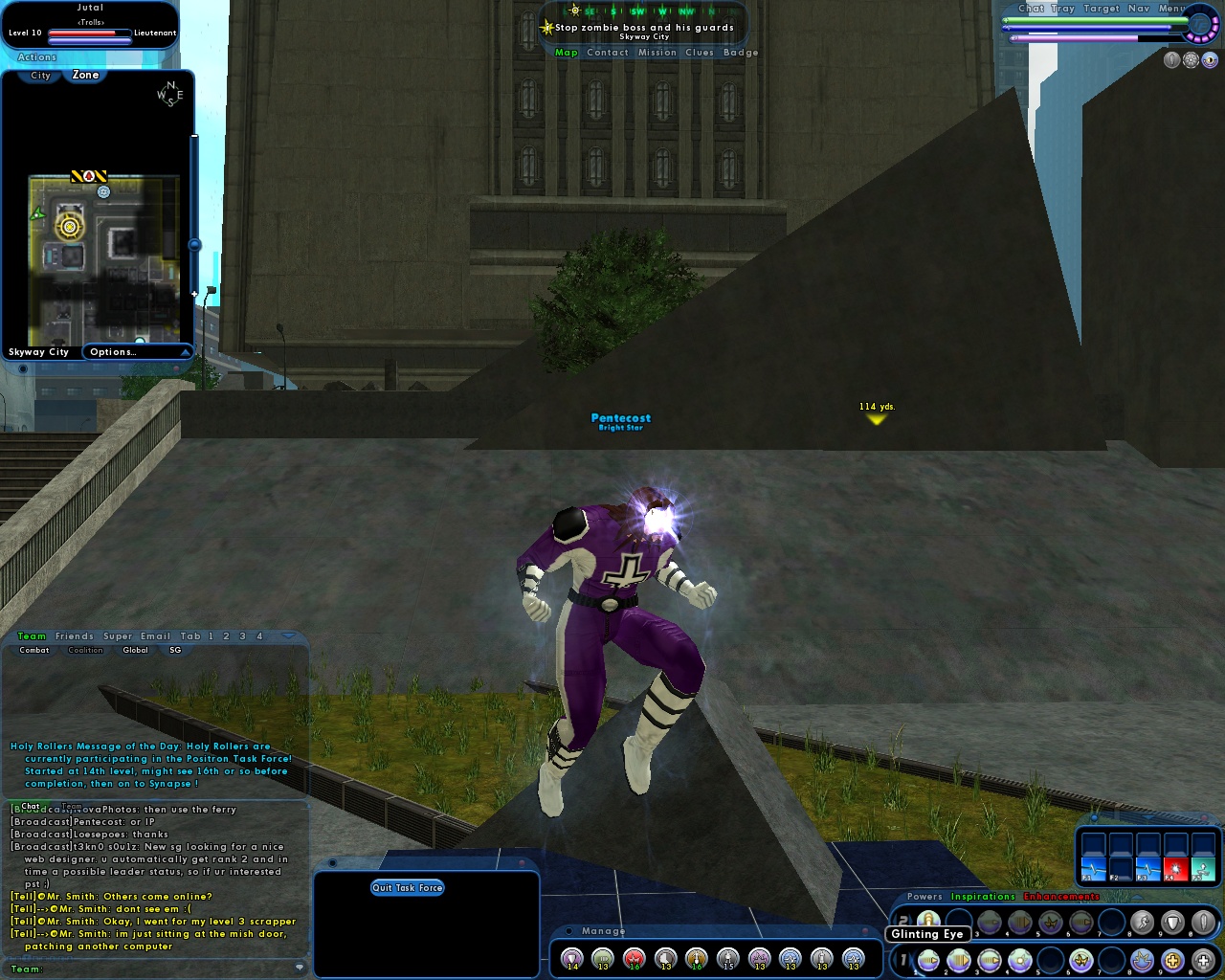The image size is (1225, 980).
Task: Click the blue lightning inspiration in the inspiration tray
Action: point(1093,868)
